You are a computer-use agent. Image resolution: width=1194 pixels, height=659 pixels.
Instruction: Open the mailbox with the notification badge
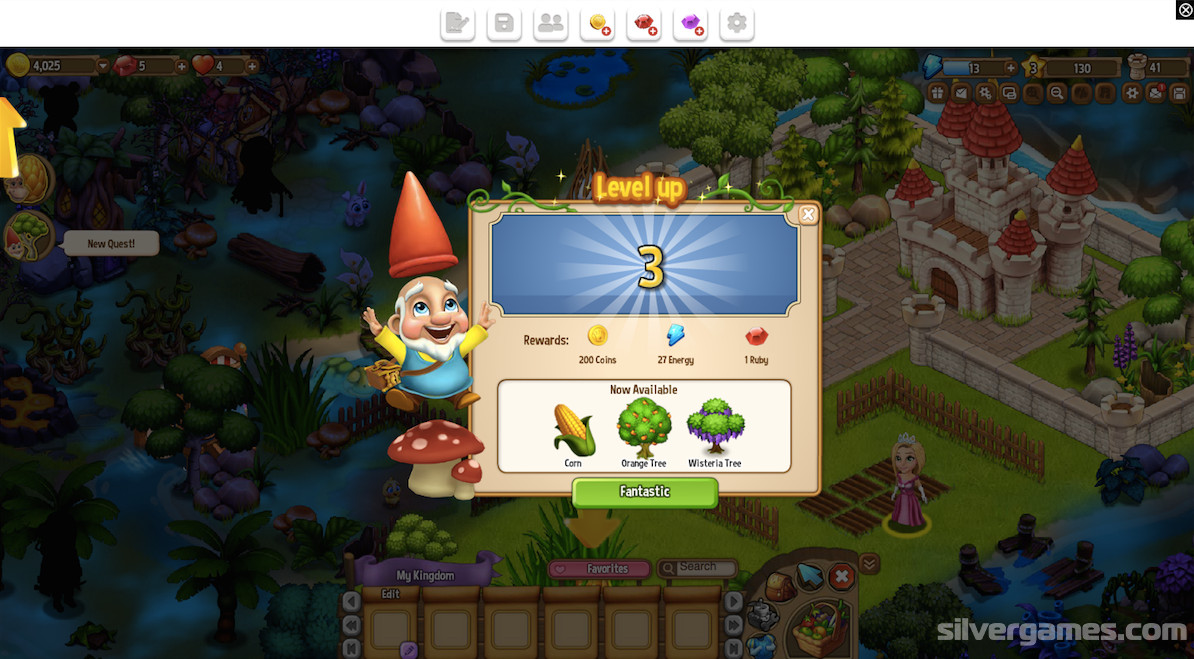click(1155, 93)
